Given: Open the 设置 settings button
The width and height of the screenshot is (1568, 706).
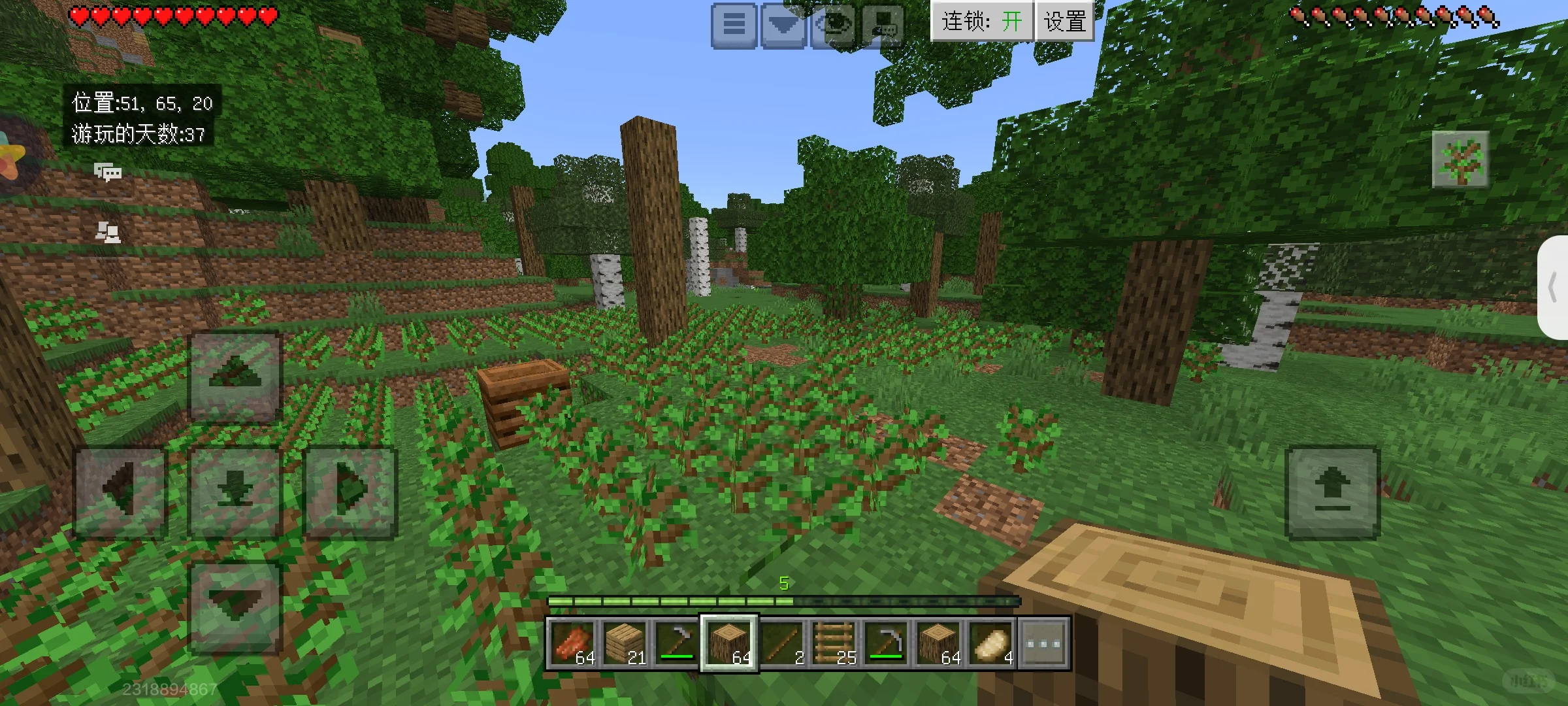Looking at the screenshot, I should point(1065,22).
